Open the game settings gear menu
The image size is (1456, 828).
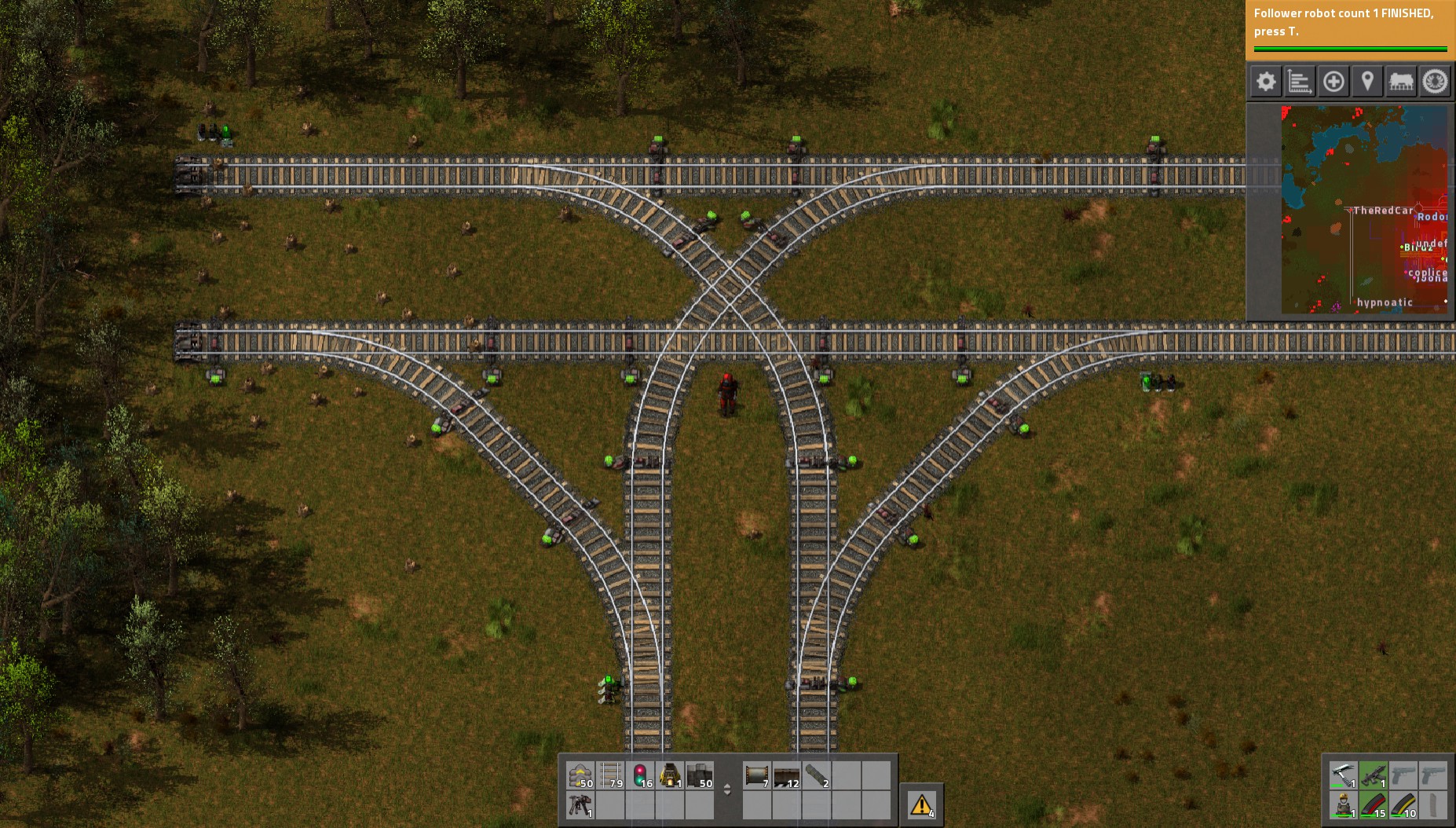pos(1266,81)
